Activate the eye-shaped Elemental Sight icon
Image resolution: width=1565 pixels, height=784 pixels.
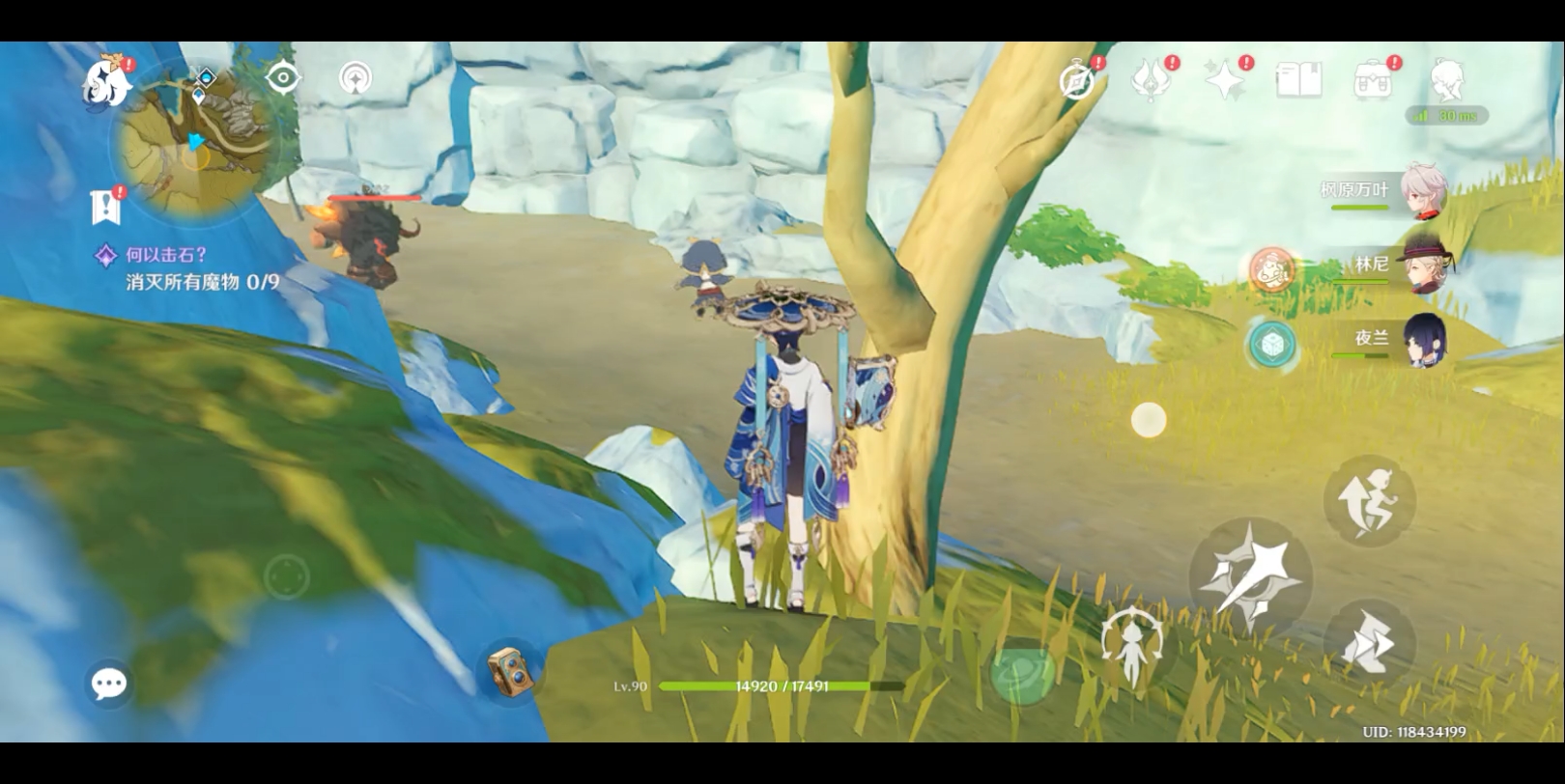pos(283,77)
